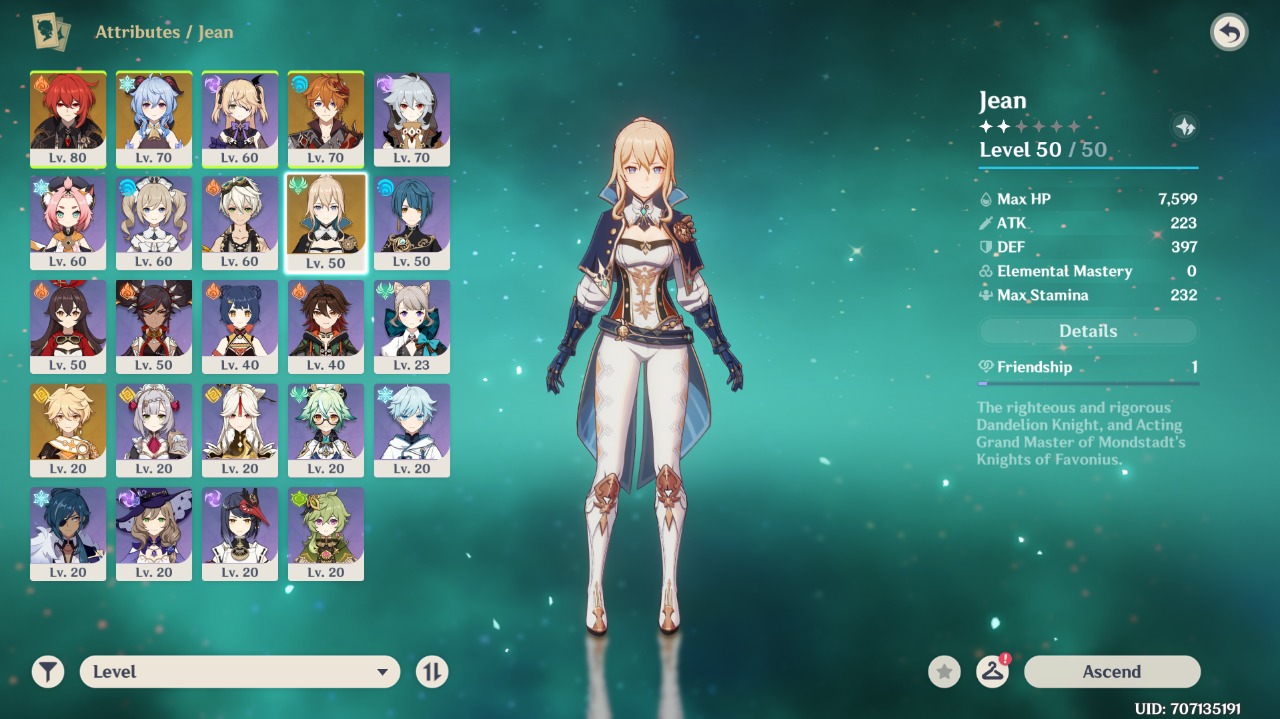
Task: Open the character filter funnel
Action: [x=47, y=672]
